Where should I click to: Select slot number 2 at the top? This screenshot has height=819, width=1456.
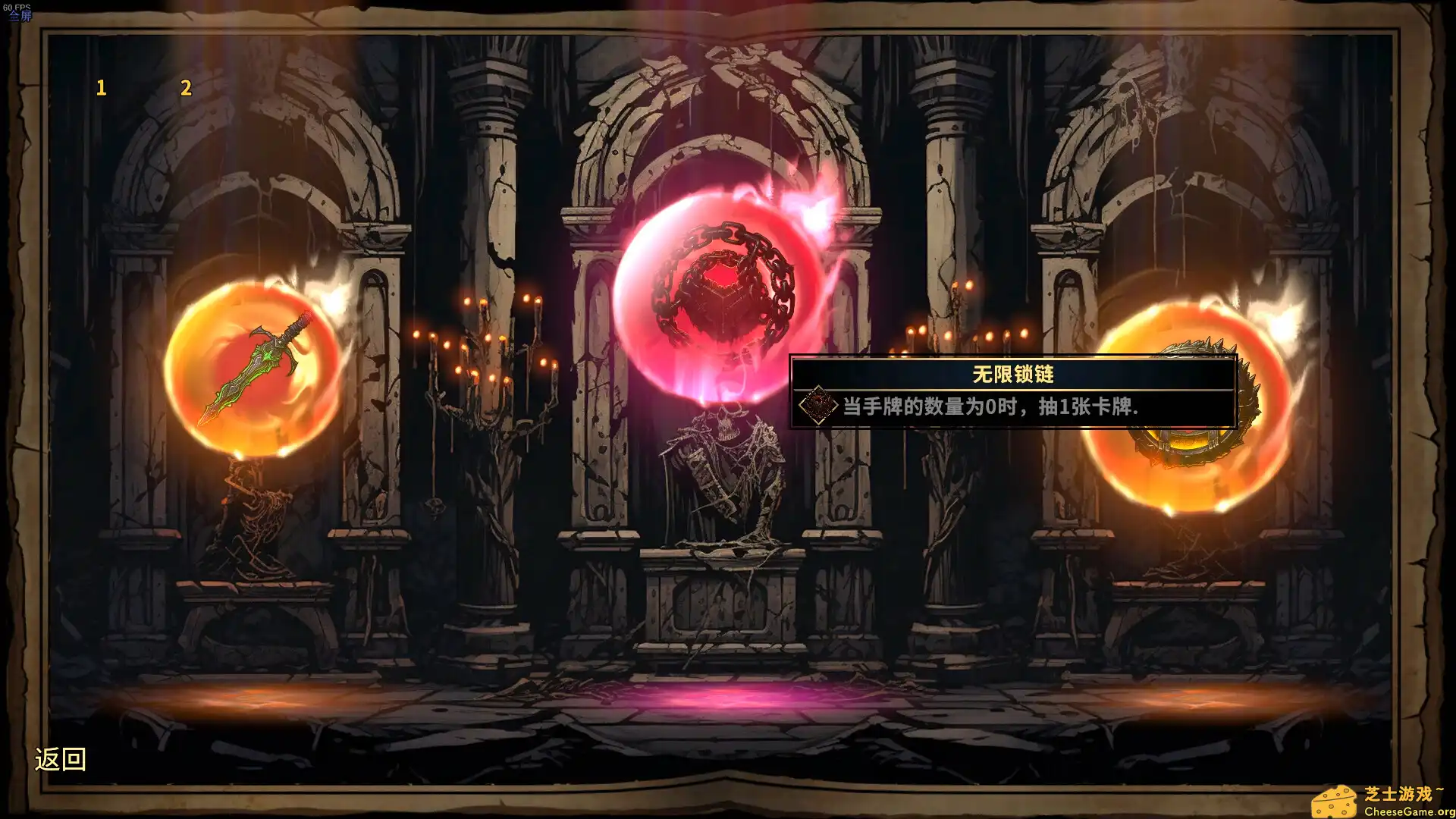184,86
